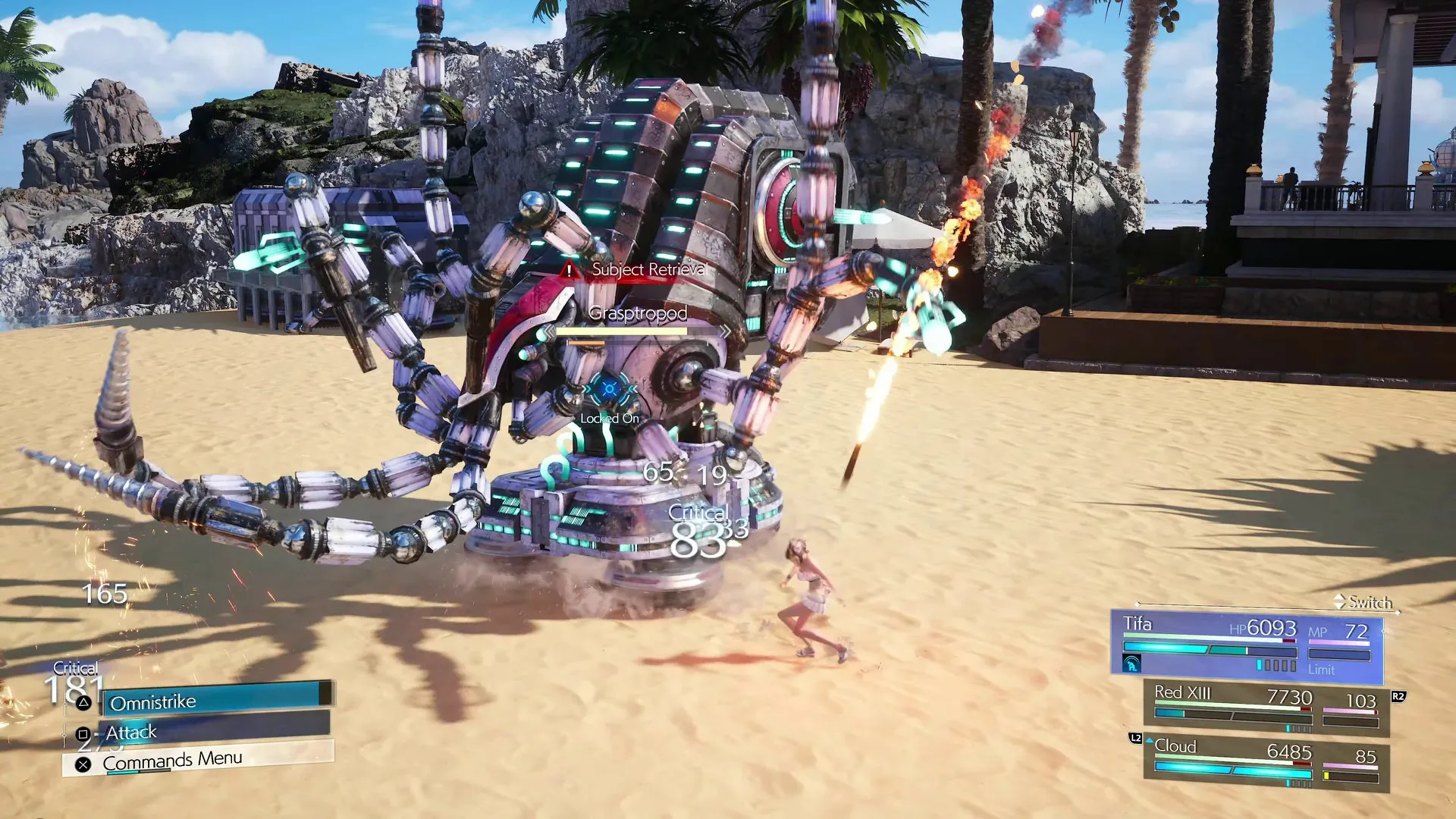Select the Grasptropod enemy name bar

coord(637,314)
